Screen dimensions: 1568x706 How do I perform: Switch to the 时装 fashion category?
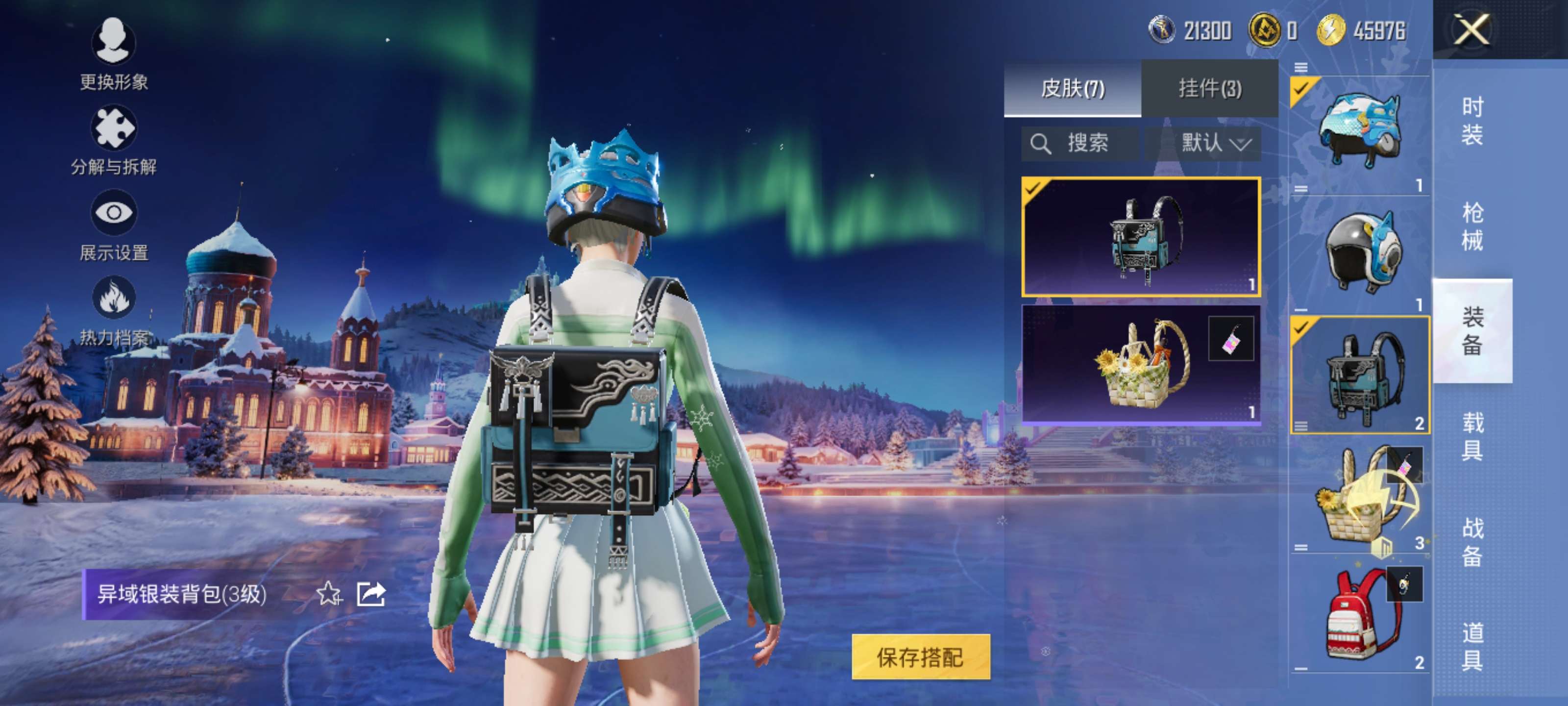(1472, 121)
